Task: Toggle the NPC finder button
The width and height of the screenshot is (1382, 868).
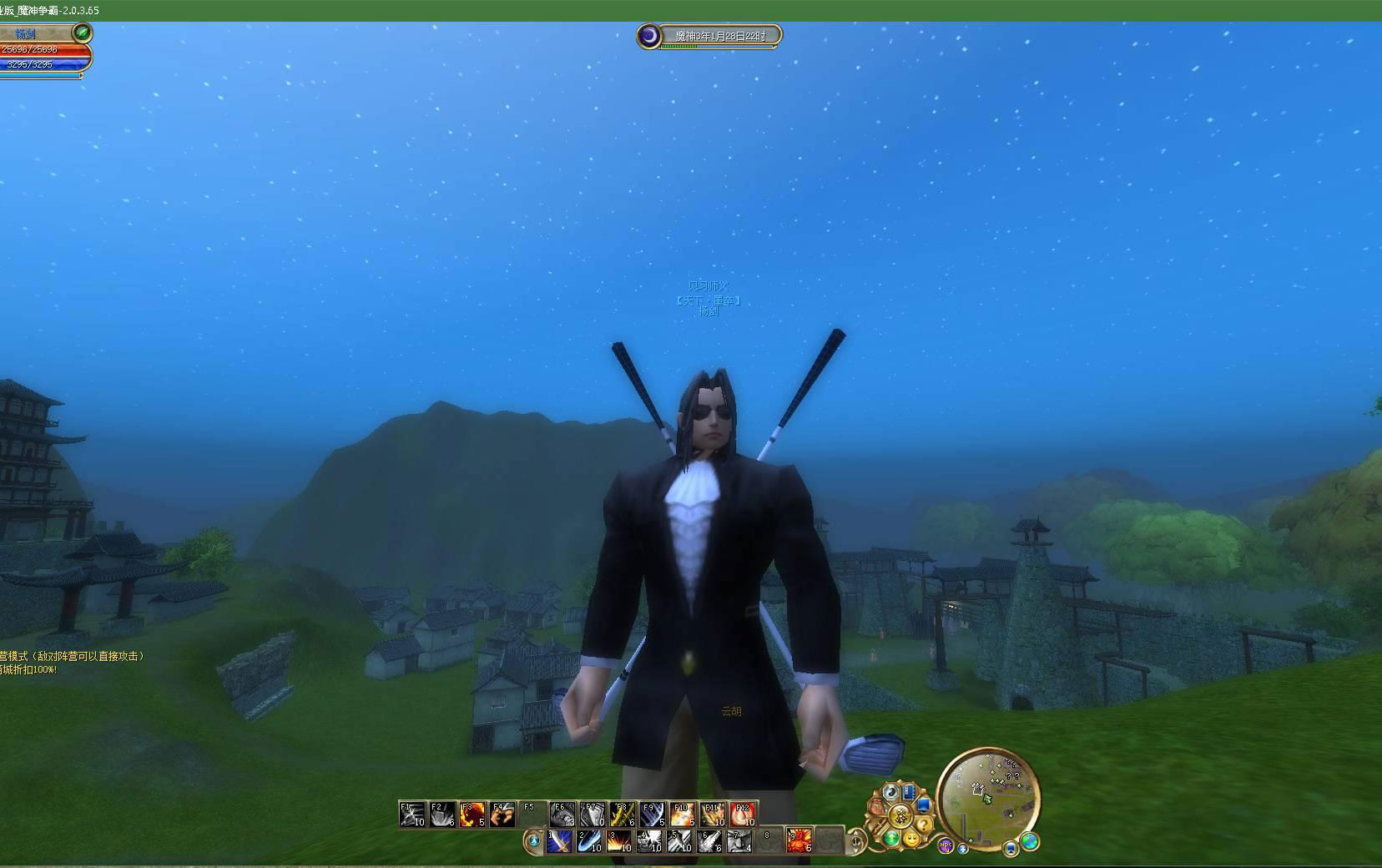Action: [946, 845]
